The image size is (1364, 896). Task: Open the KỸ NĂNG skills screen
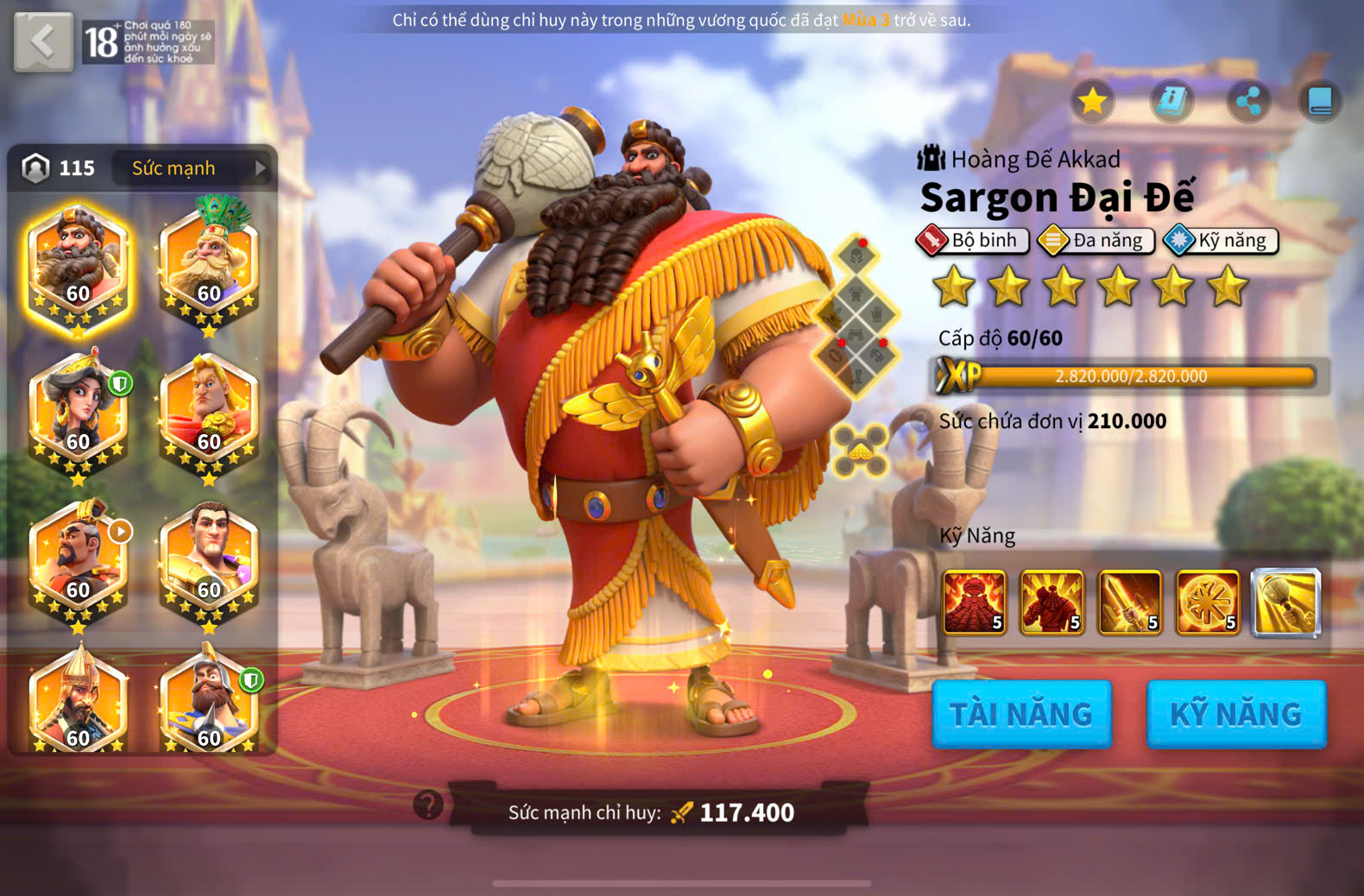[x=1235, y=714]
